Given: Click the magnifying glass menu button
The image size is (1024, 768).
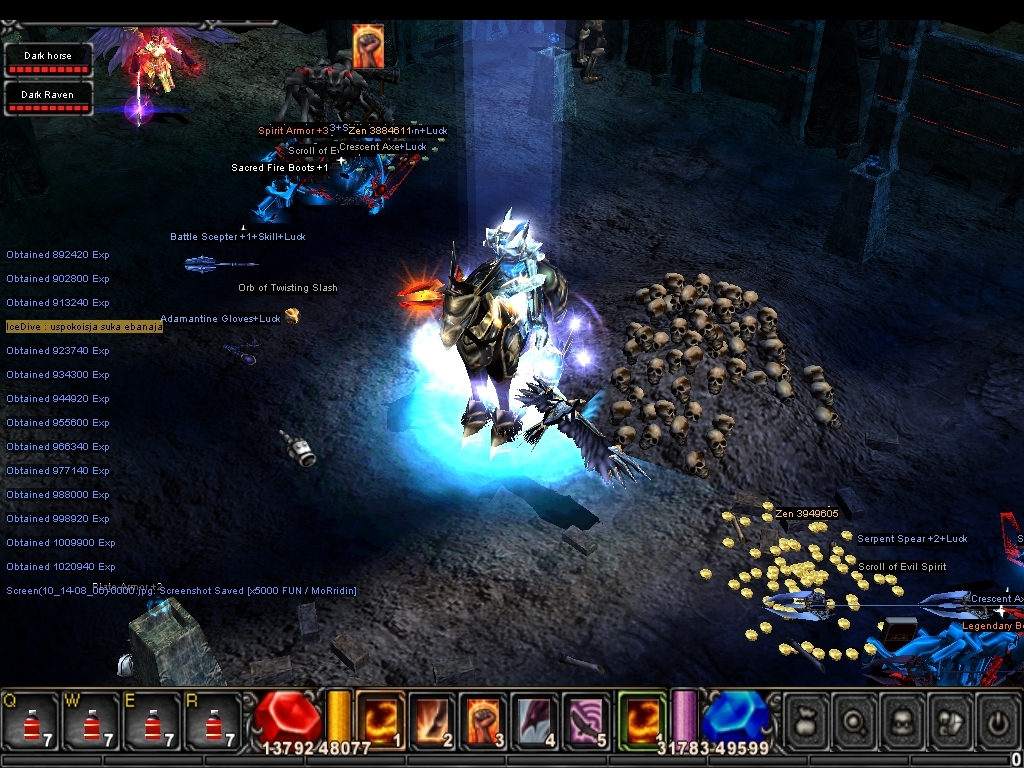Looking at the screenshot, I should 856,719.
